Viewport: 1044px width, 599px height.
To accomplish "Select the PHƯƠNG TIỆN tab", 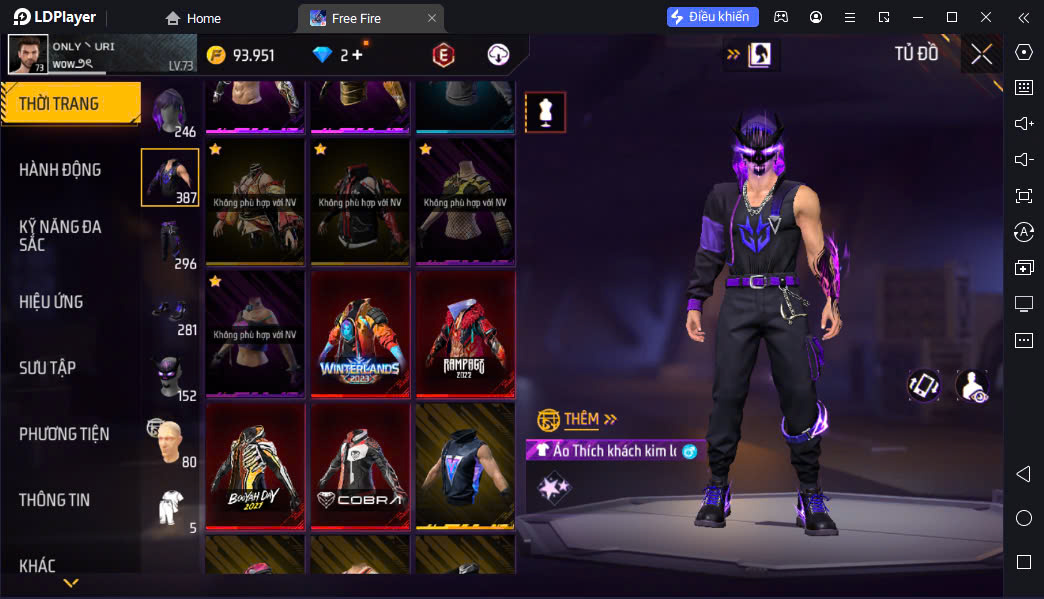I will [64, 434].
